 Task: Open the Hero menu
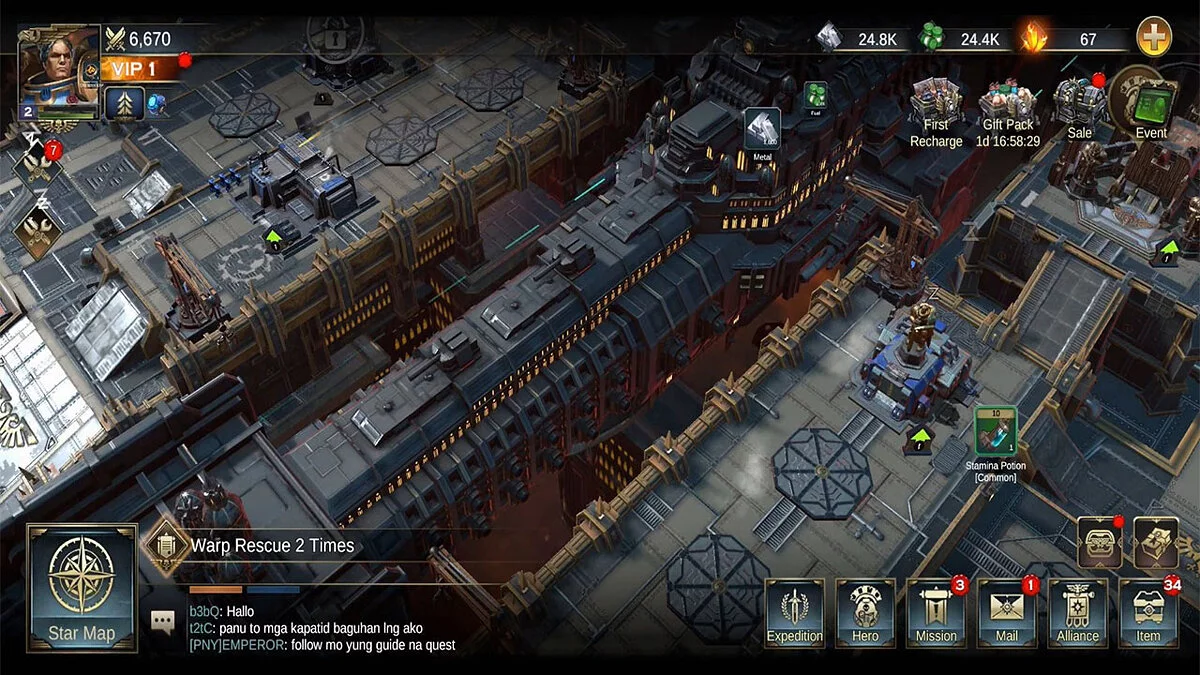tap(865, 612)
